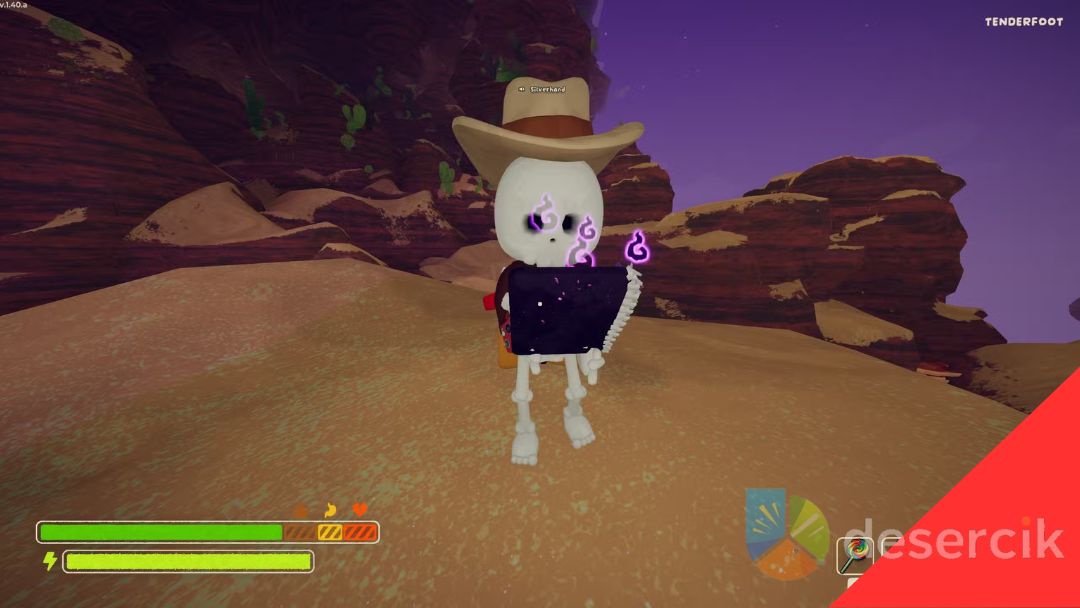Select the rainbow lollipop inventory slot
This screenshot has height=608, width=1080.
pos(855,553)
